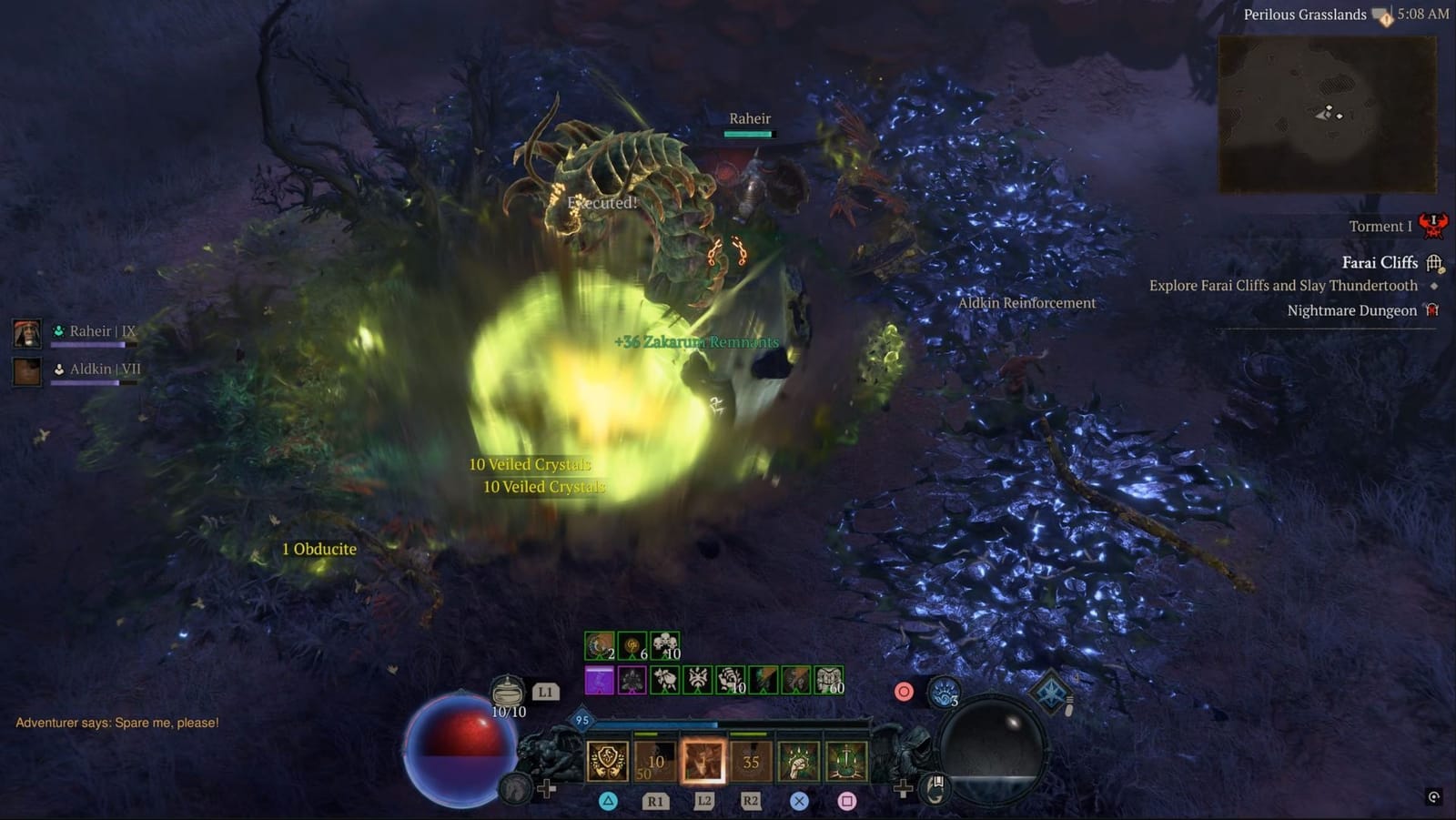The image size is (1456, 820).
Task: Expand the Farai Cliffs quest entry
Action: pos(1379,262)
